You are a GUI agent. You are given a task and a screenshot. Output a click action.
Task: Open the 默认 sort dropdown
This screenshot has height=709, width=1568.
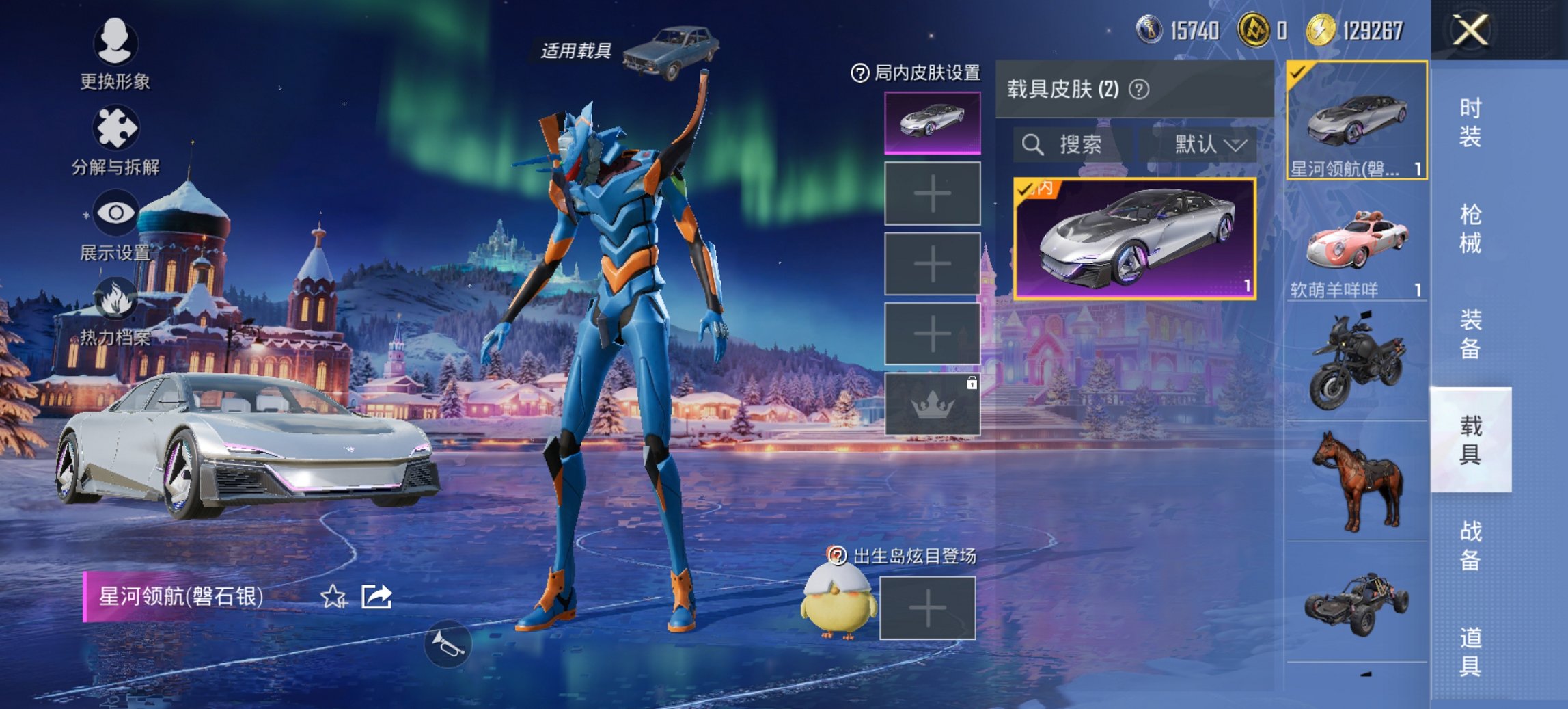[1209, 144]
